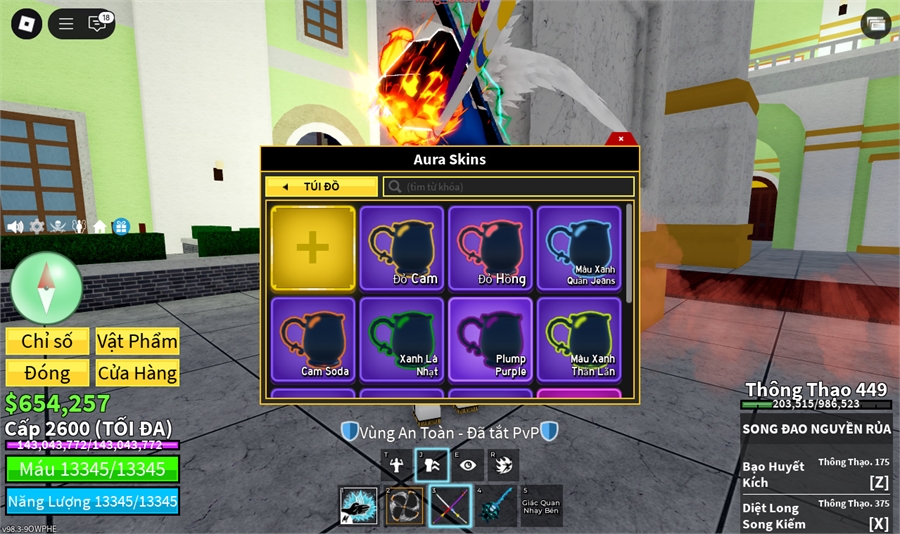900x534 pixels.
Task: Open the Cửa Hàng shop
Action: click(x=137, y=373)
